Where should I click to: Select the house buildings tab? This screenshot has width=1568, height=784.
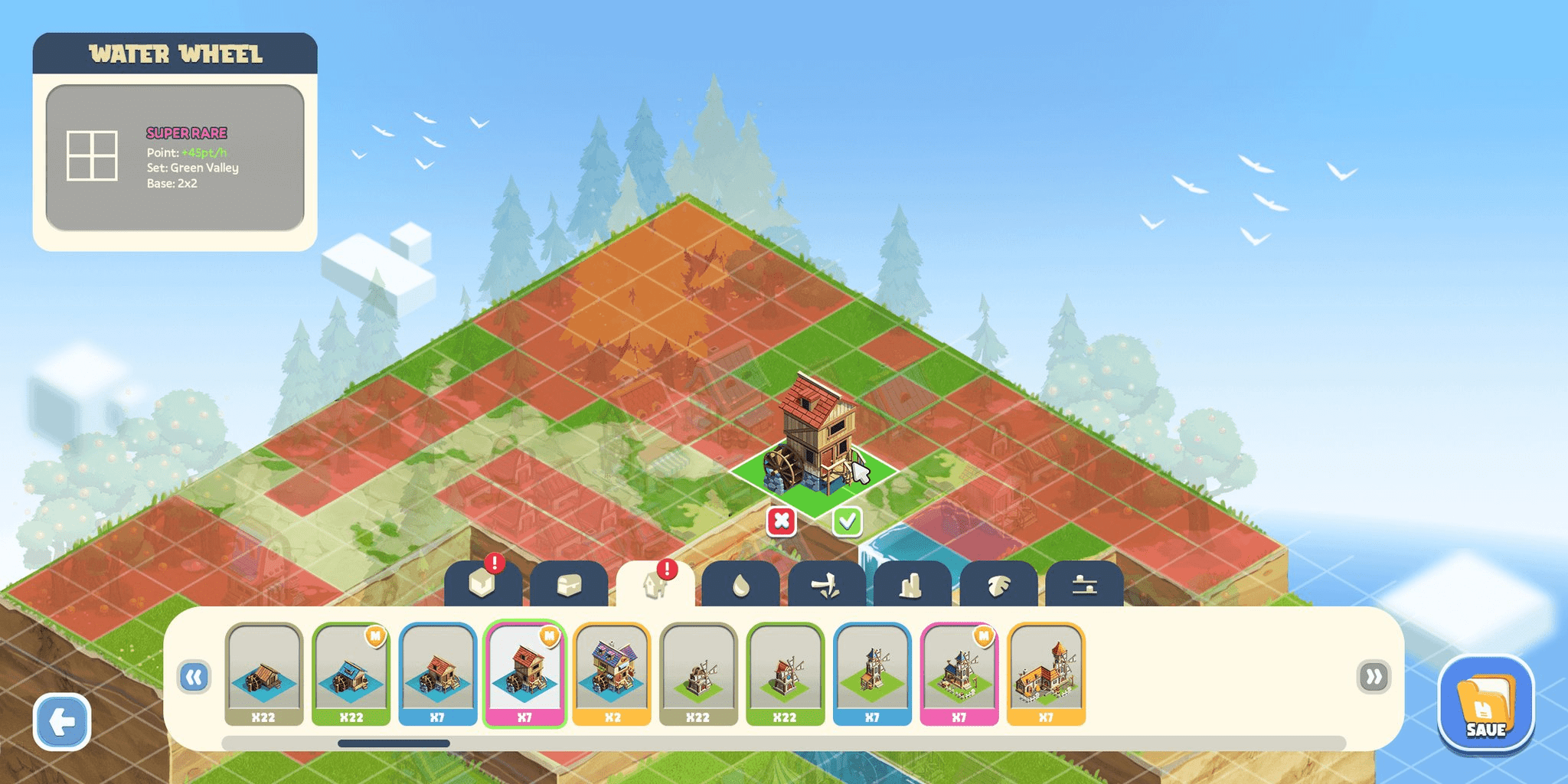(655, 585)
